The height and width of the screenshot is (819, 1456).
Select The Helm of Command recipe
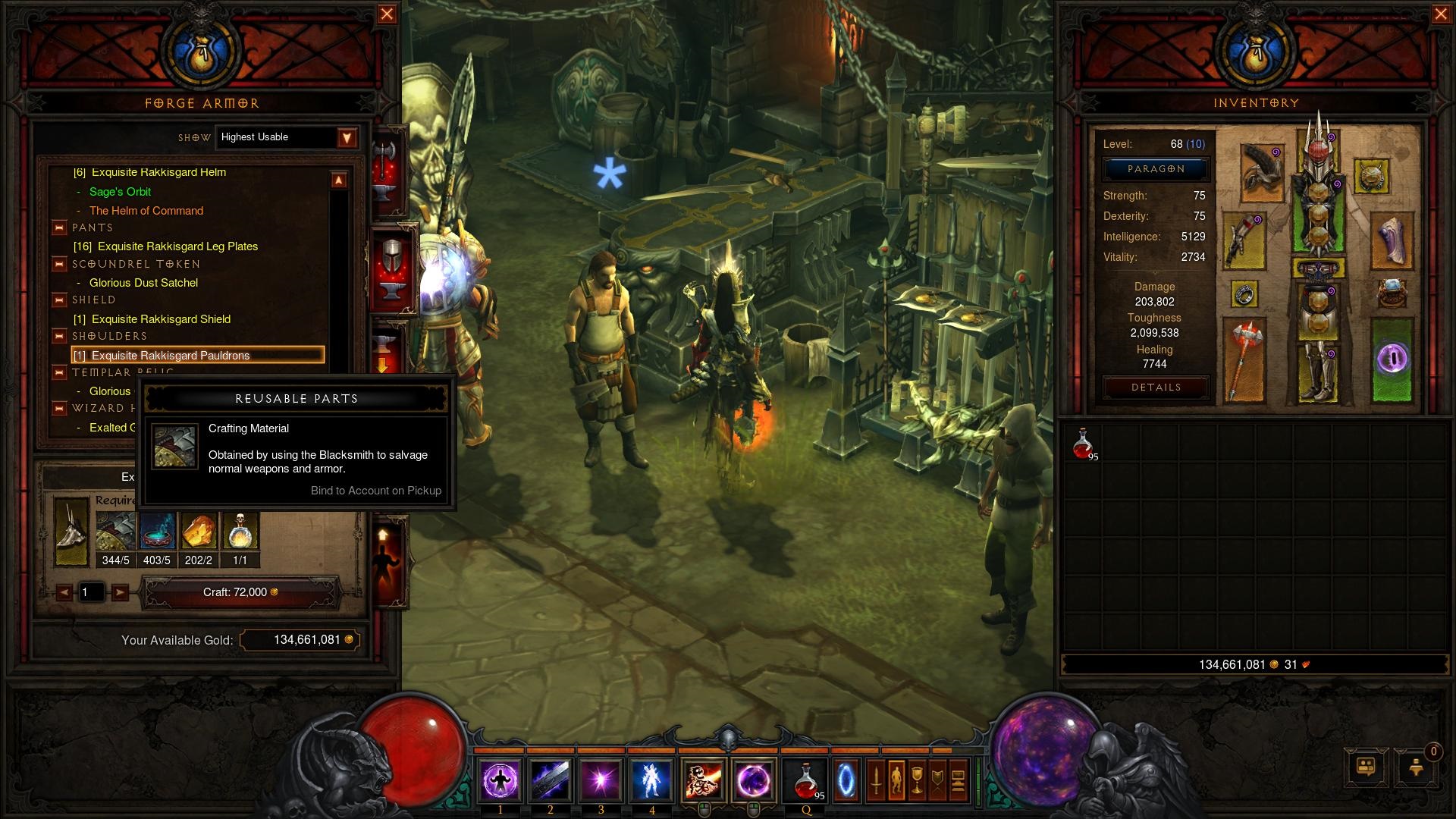click(x=146, y=211)
